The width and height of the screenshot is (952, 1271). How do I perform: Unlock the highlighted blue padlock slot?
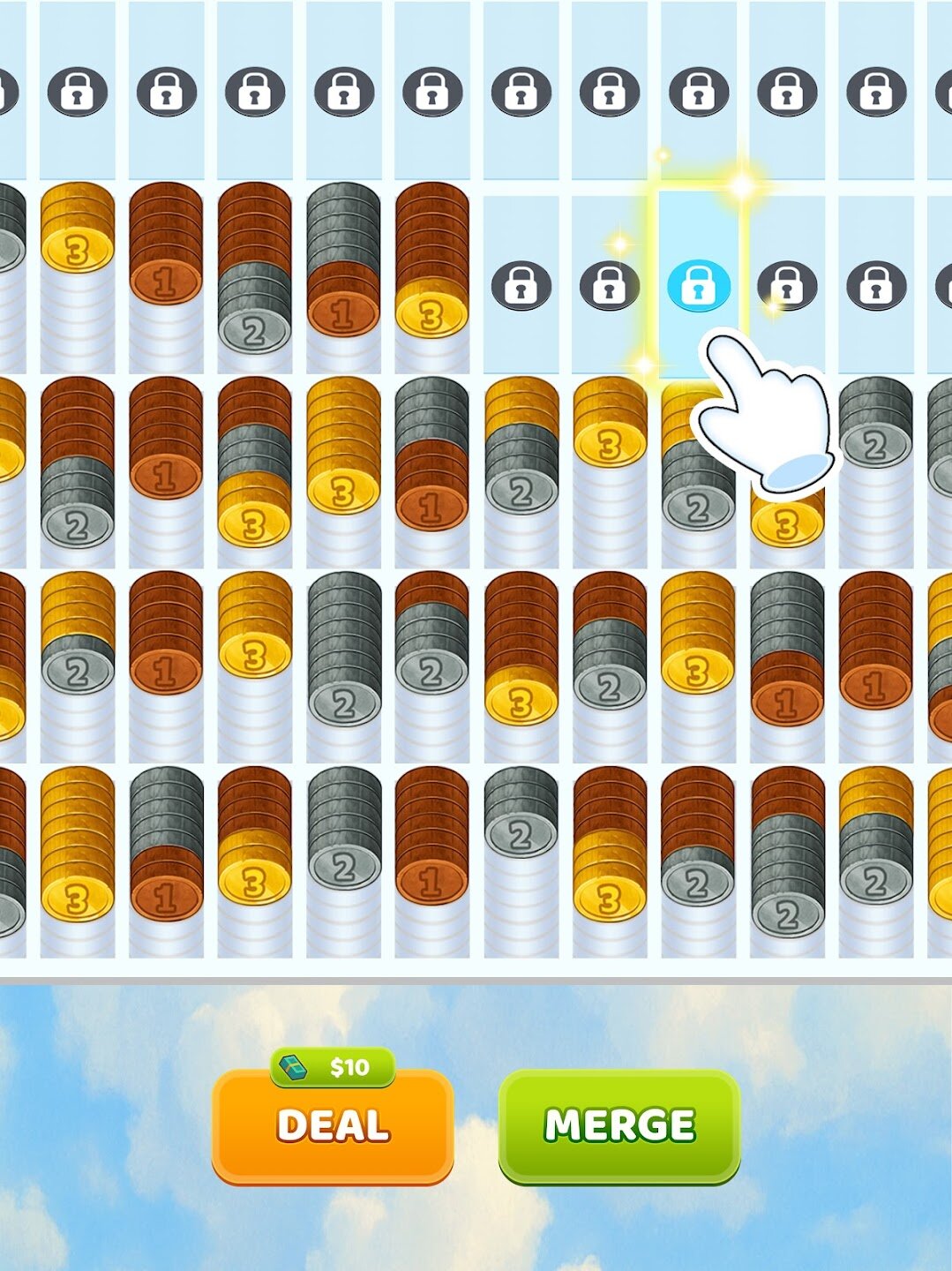[x=698, y=285]
